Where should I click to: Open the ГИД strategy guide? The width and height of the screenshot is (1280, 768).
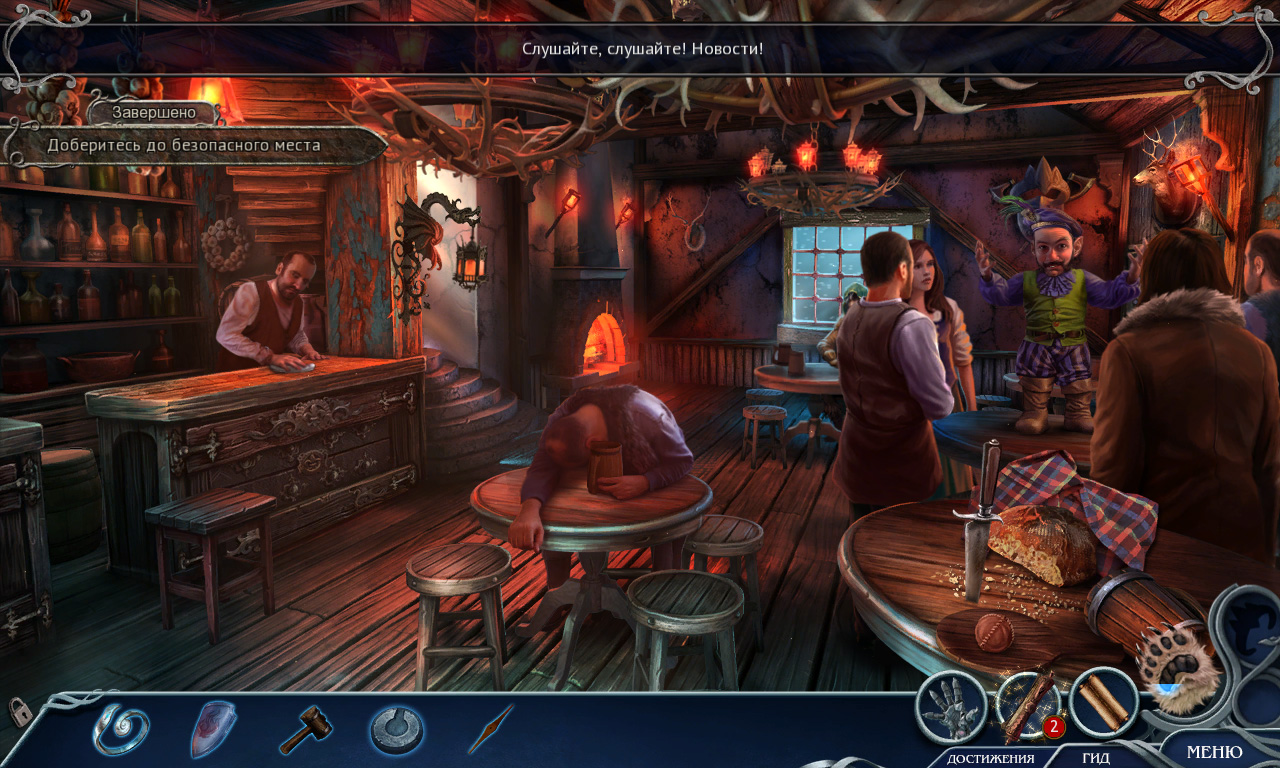(x=1096, y=757)
